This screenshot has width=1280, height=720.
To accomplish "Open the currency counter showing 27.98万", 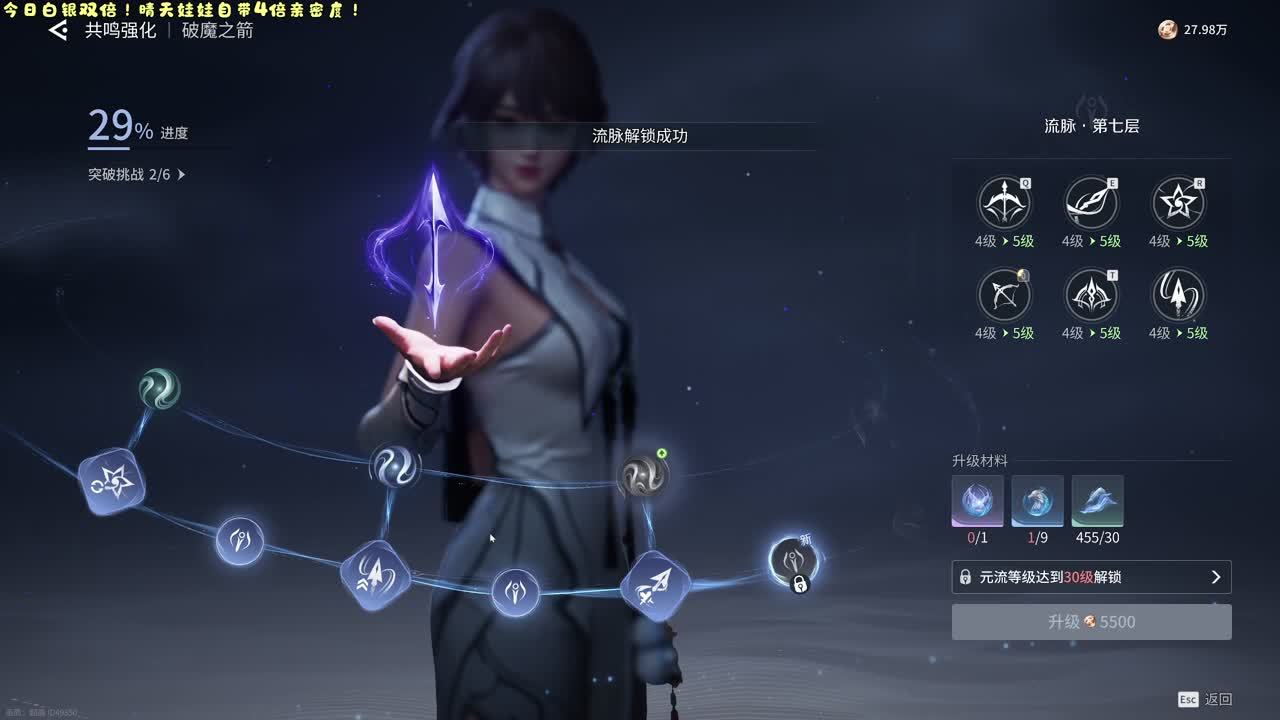I will (x=1193, y=30).
